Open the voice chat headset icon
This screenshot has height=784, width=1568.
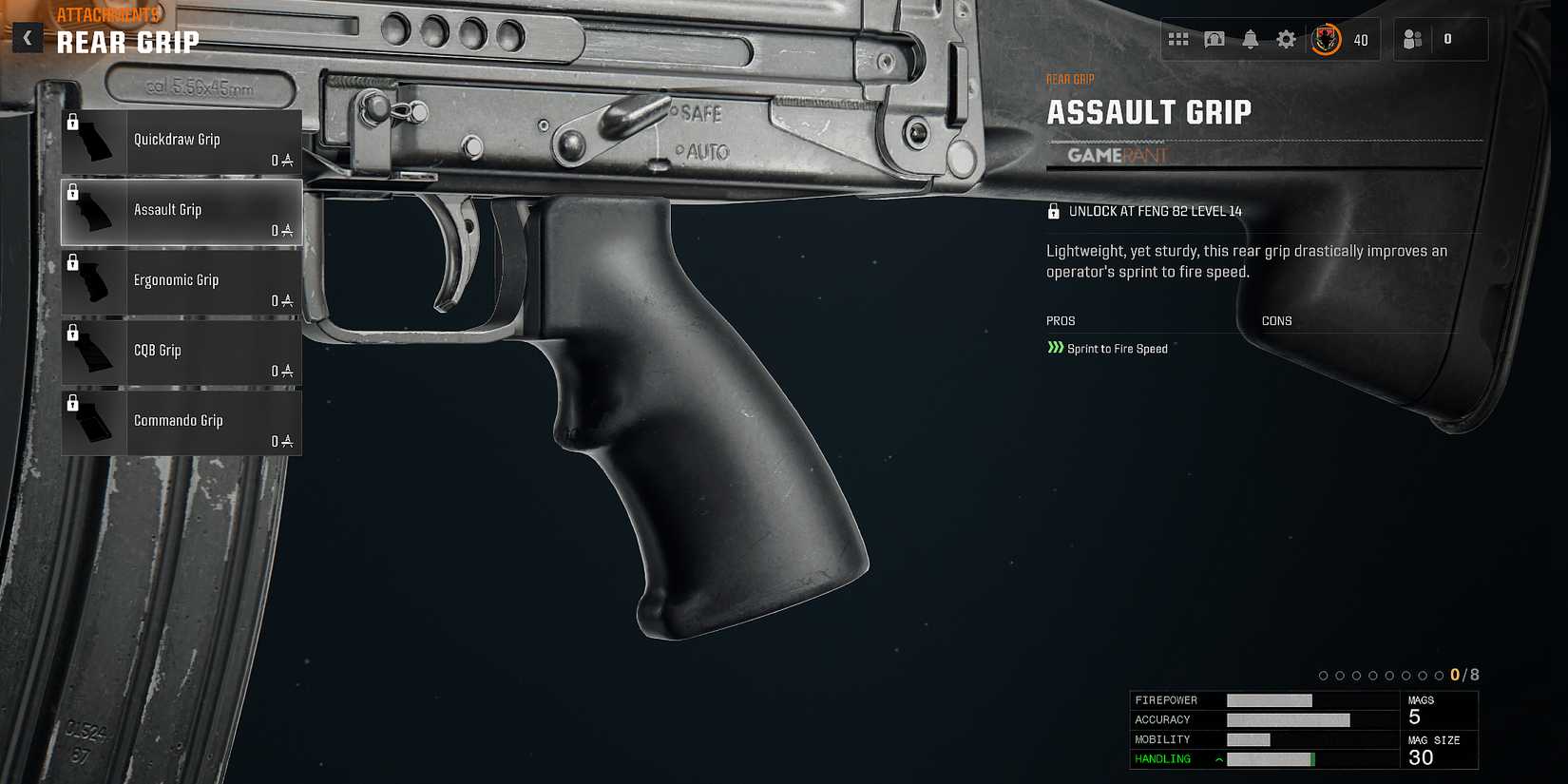pos(1214,39)
